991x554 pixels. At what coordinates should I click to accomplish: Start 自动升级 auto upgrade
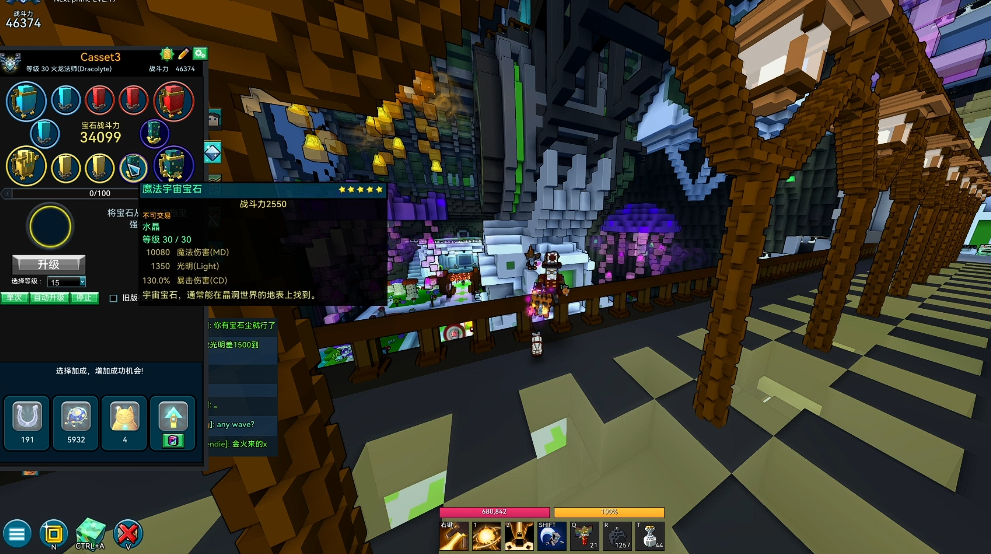[x=49, y=297]
